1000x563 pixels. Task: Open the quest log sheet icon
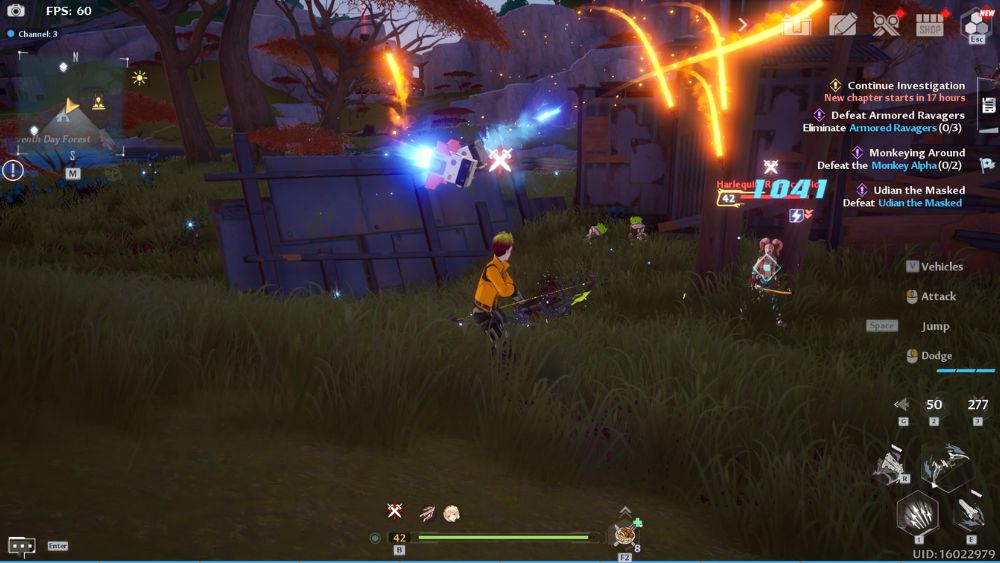click(x=988, y=106)
